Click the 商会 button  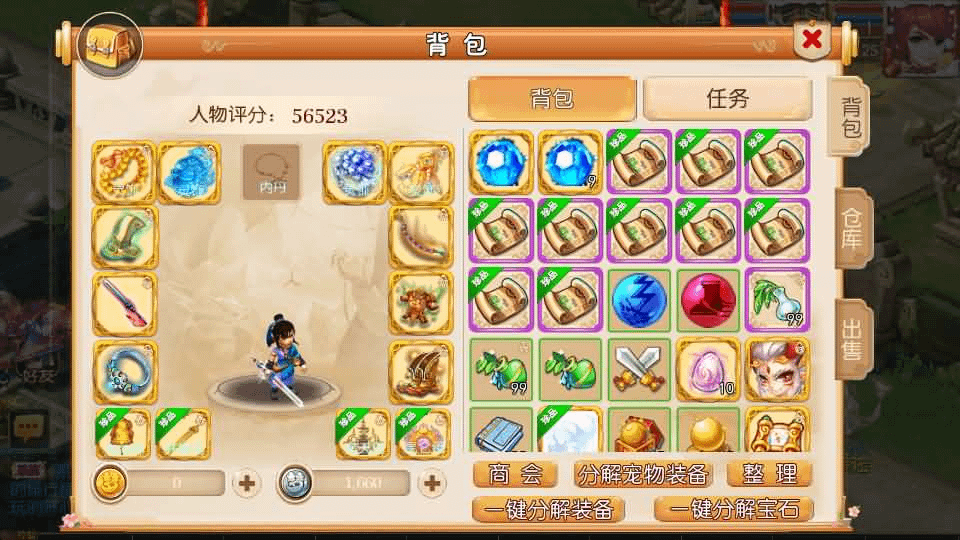[514, 474]
